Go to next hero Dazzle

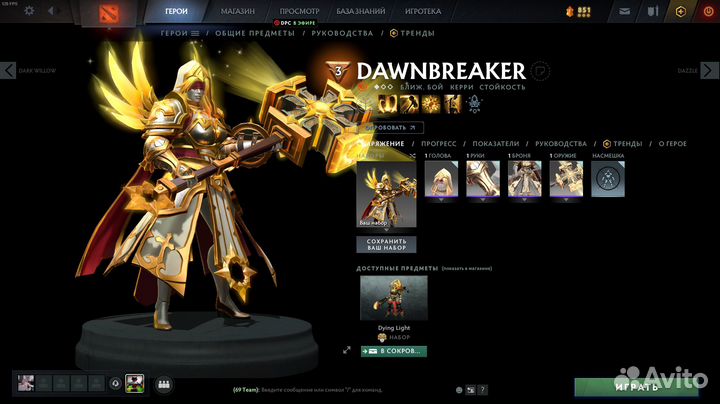click(x=711, y=70)
